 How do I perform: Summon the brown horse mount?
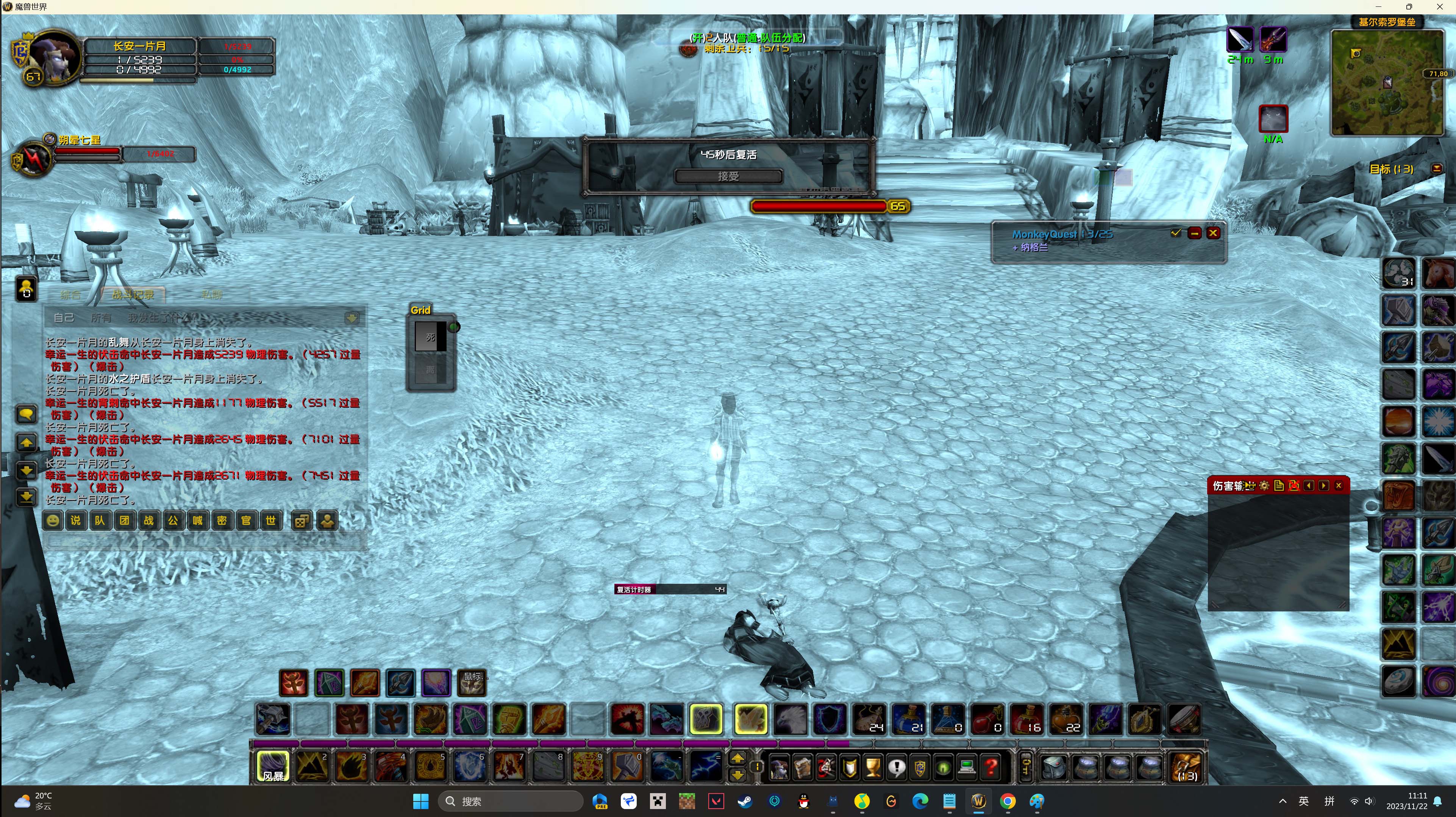click(1438, 273)
